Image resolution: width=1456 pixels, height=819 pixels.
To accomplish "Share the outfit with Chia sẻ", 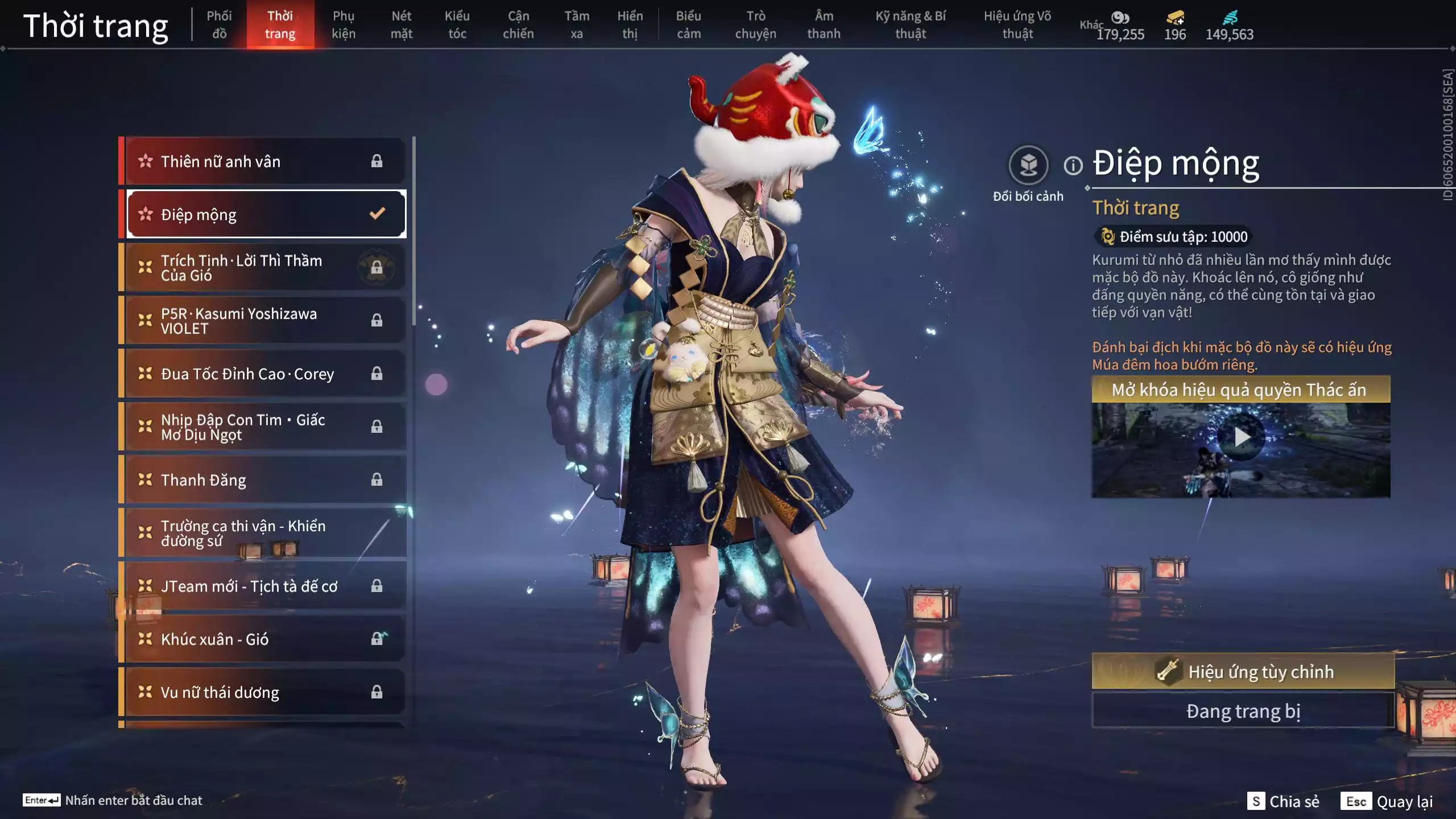I will 1283,801.
